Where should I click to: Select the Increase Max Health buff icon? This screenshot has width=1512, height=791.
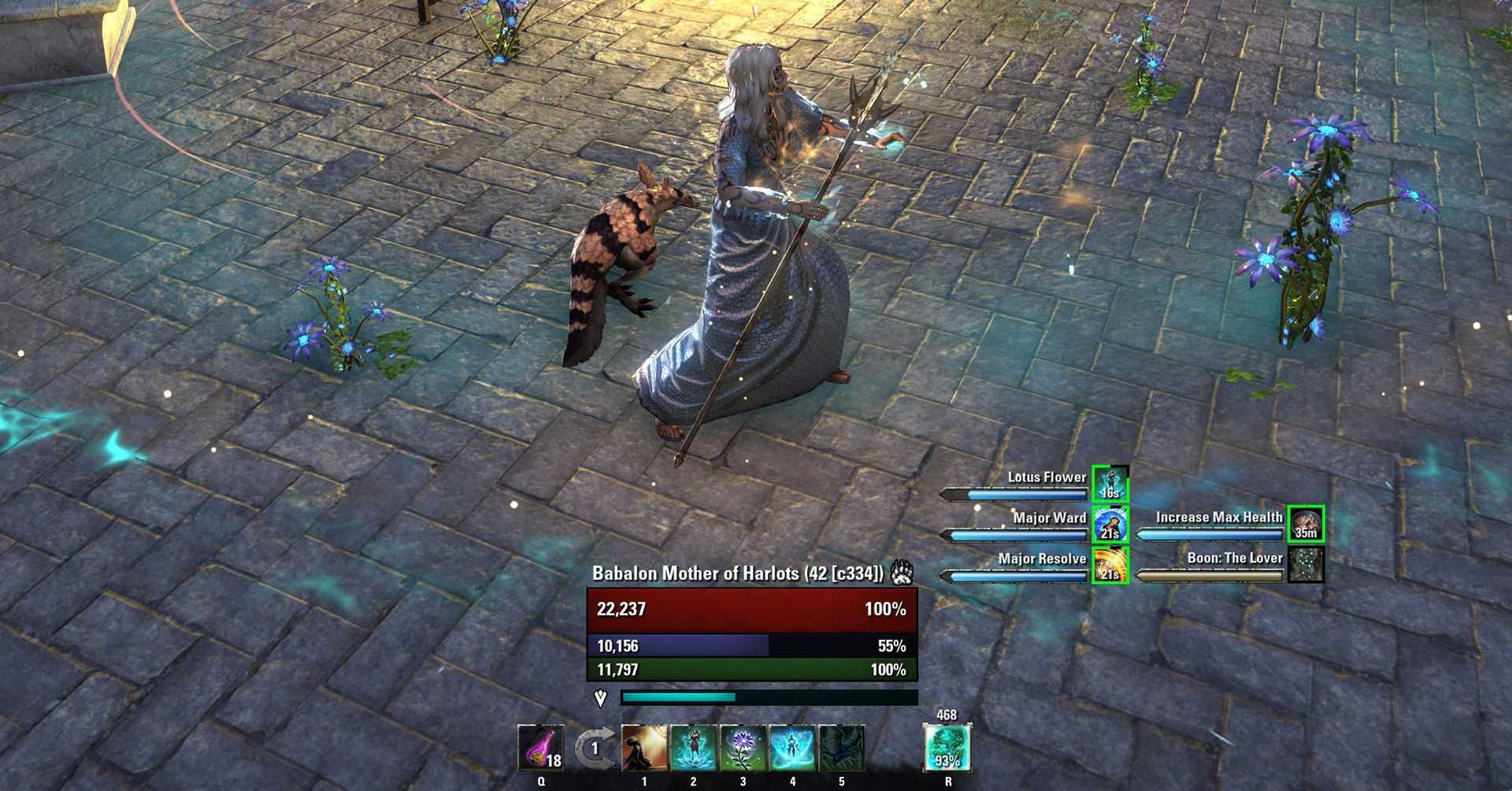point(1306,524)
